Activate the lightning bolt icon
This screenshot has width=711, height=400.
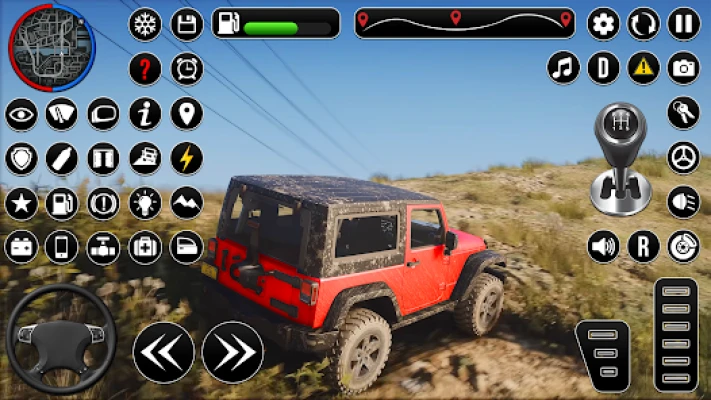point(187,158)
